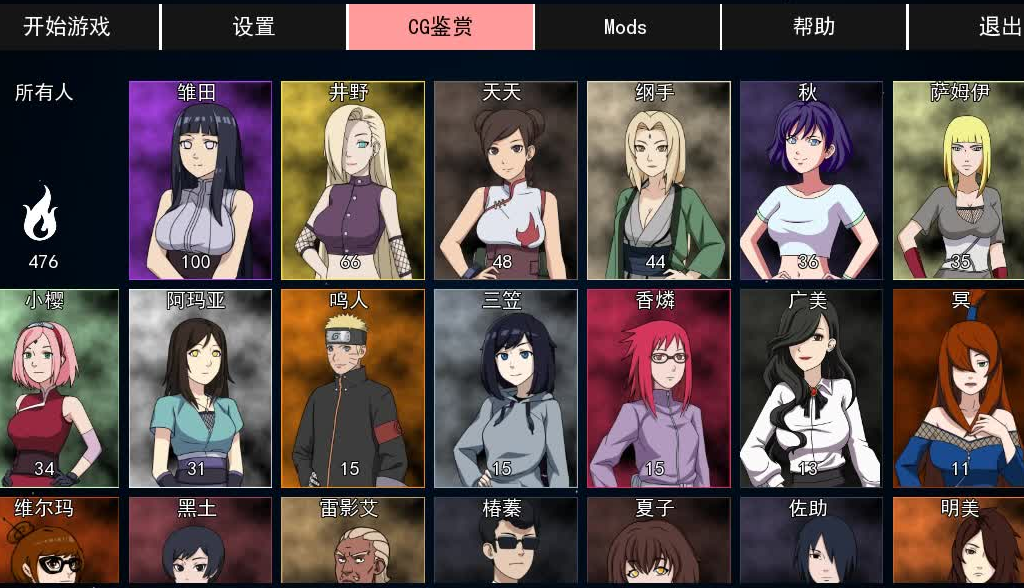
Task: Switch to the CG鉴赏 gallery tab
Action: [440, 27]
